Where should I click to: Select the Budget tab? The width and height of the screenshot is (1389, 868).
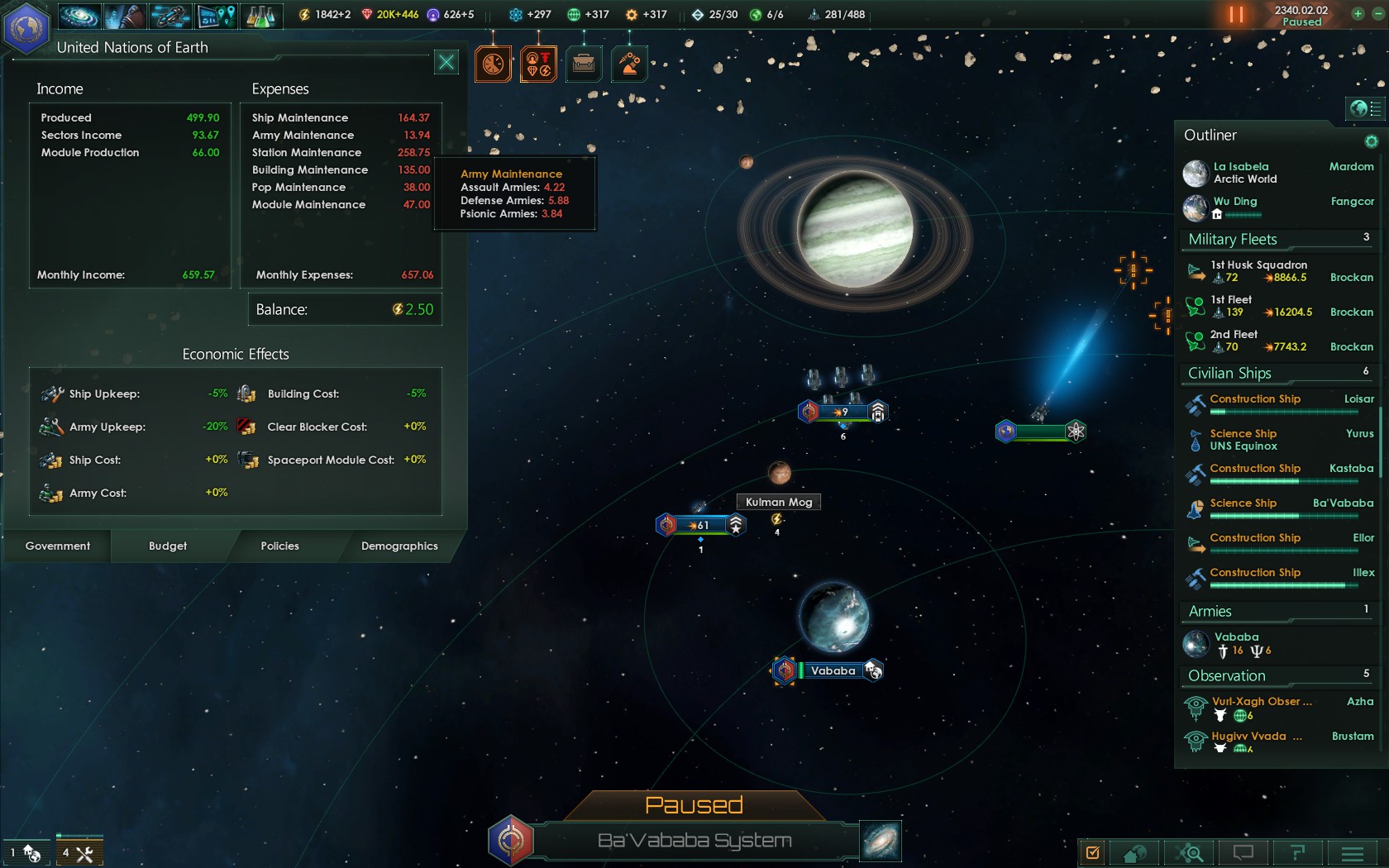click(x=168, y=546)
